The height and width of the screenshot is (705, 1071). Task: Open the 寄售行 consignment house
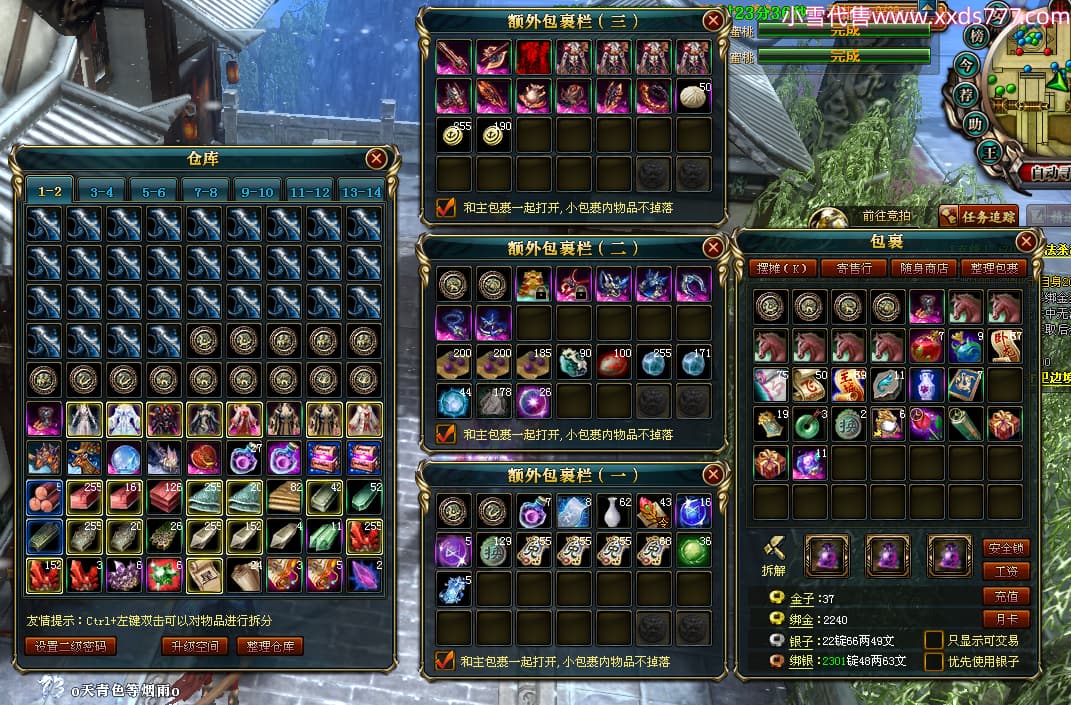tap(853, 268)
